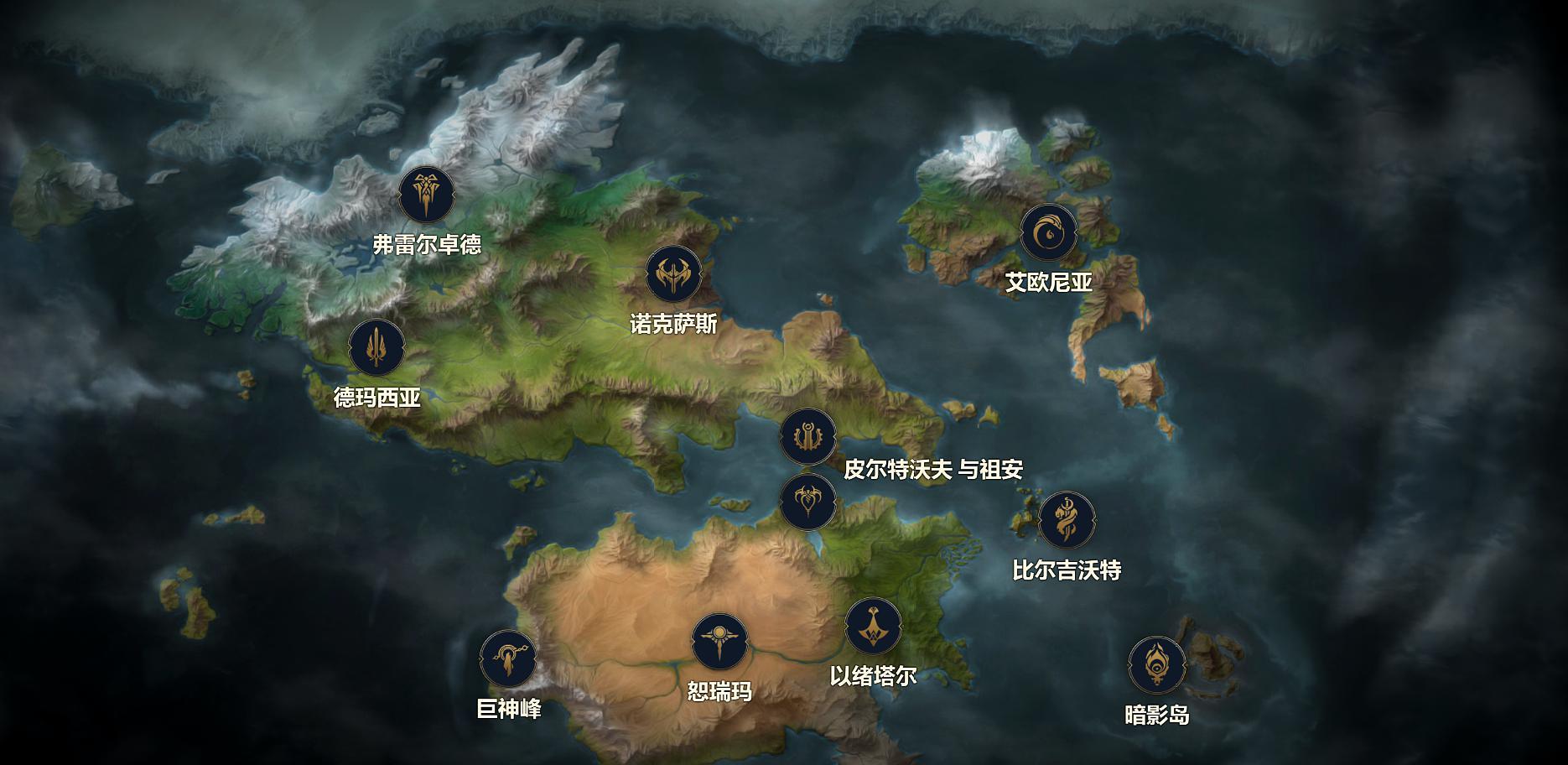
Task: Open the Noxus (诺克萨斯) region emblem
Action: coord(673,274)
